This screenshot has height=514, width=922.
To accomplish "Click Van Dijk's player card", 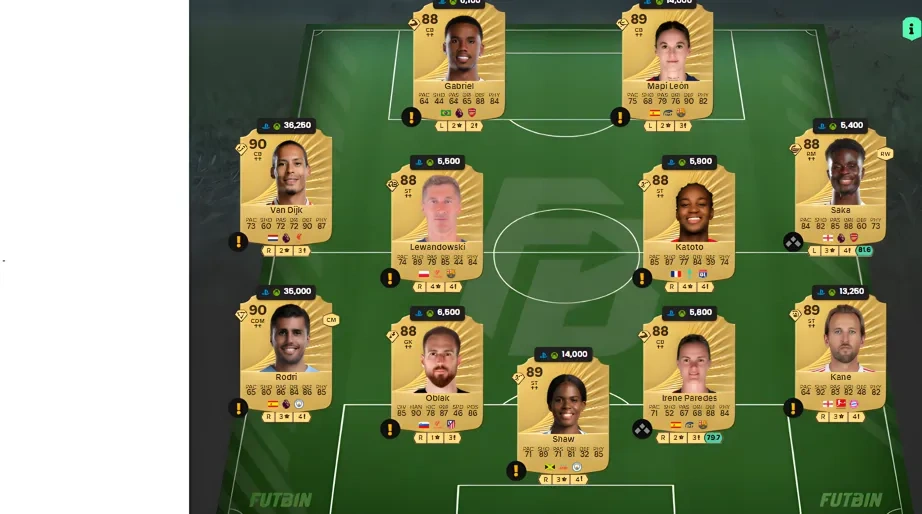I will (x=286, y=185).
